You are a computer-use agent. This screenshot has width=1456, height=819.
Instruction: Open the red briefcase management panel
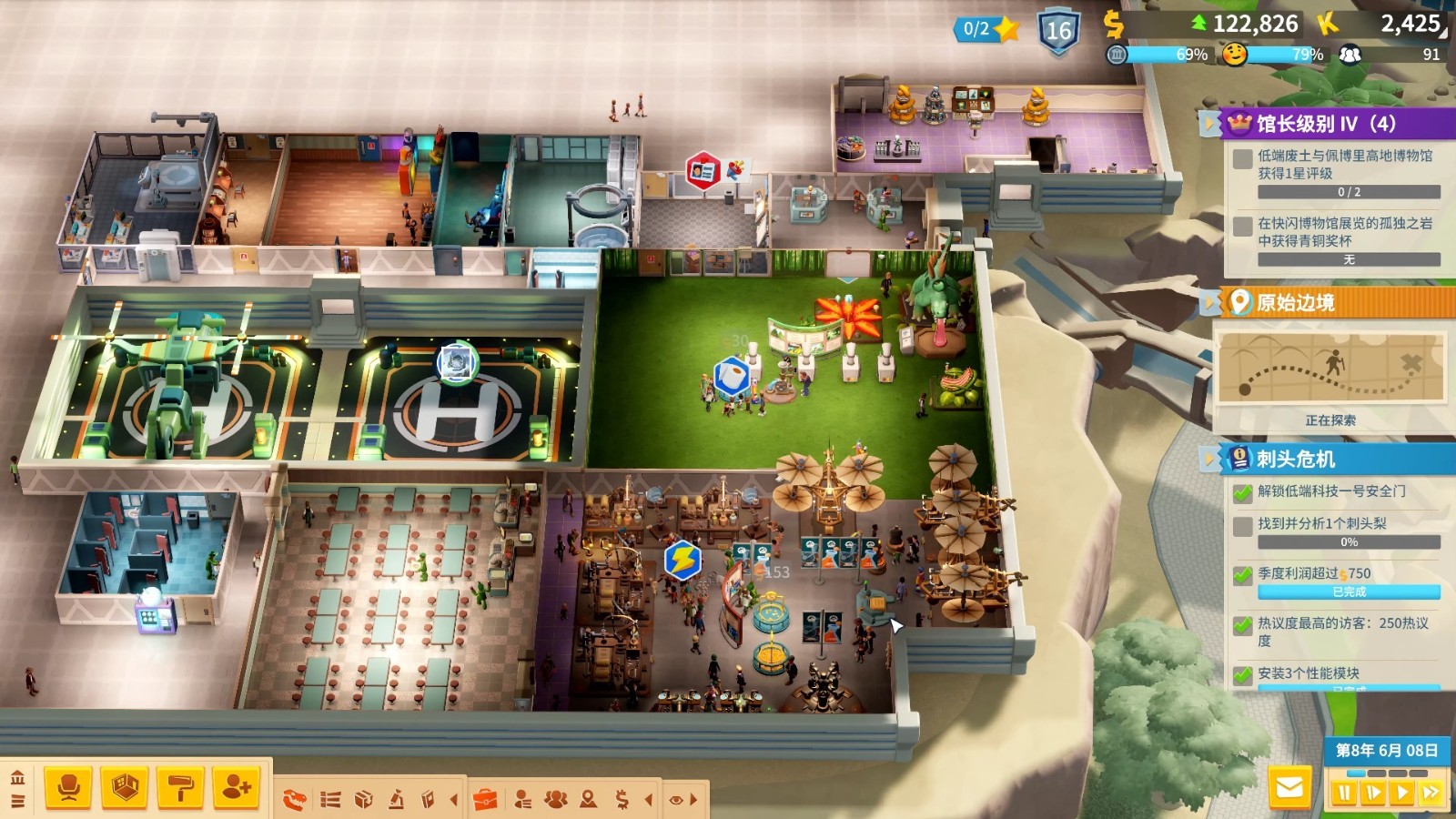(486, 800)
